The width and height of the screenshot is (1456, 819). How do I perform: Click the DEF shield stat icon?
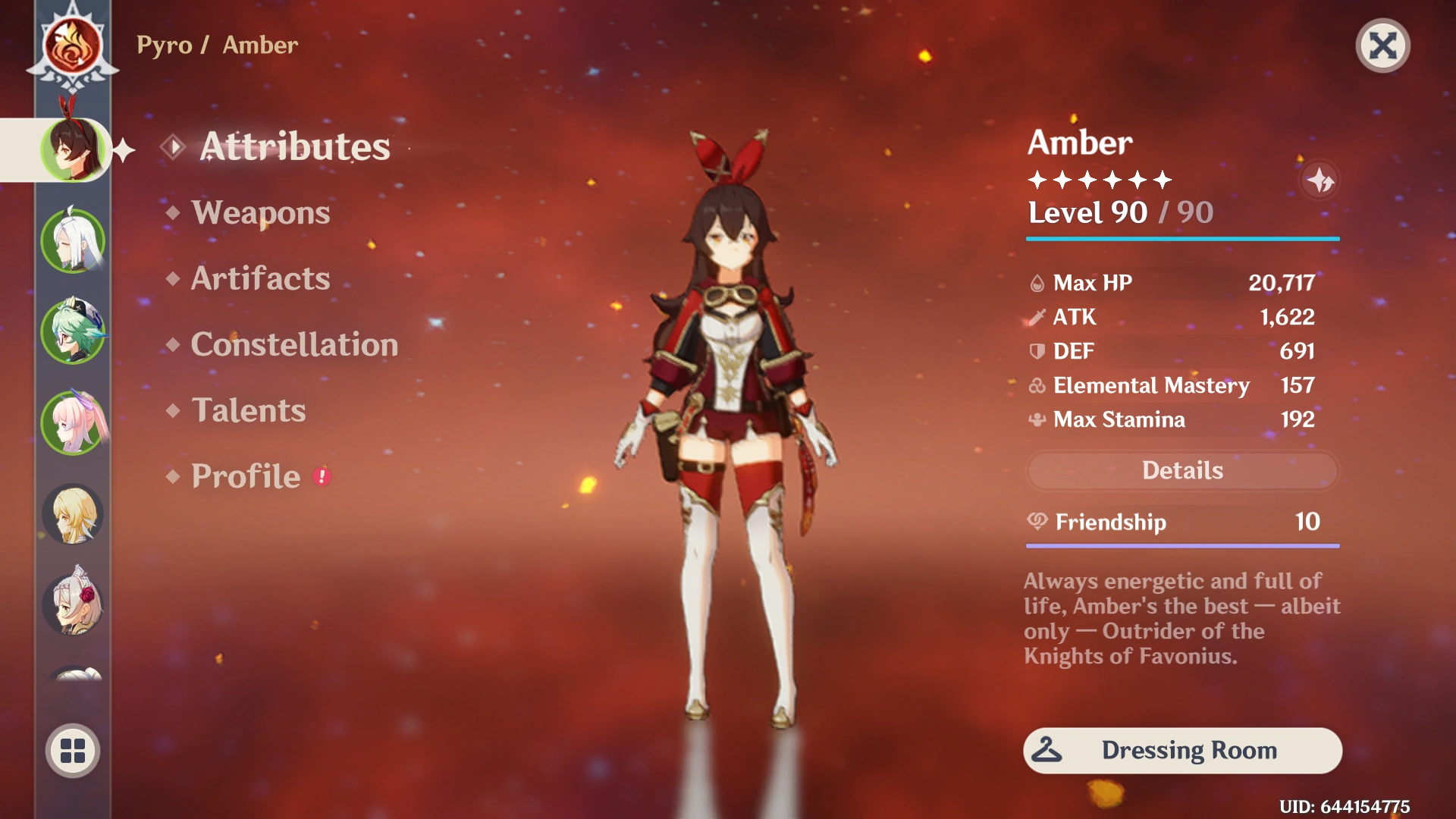1036,351
